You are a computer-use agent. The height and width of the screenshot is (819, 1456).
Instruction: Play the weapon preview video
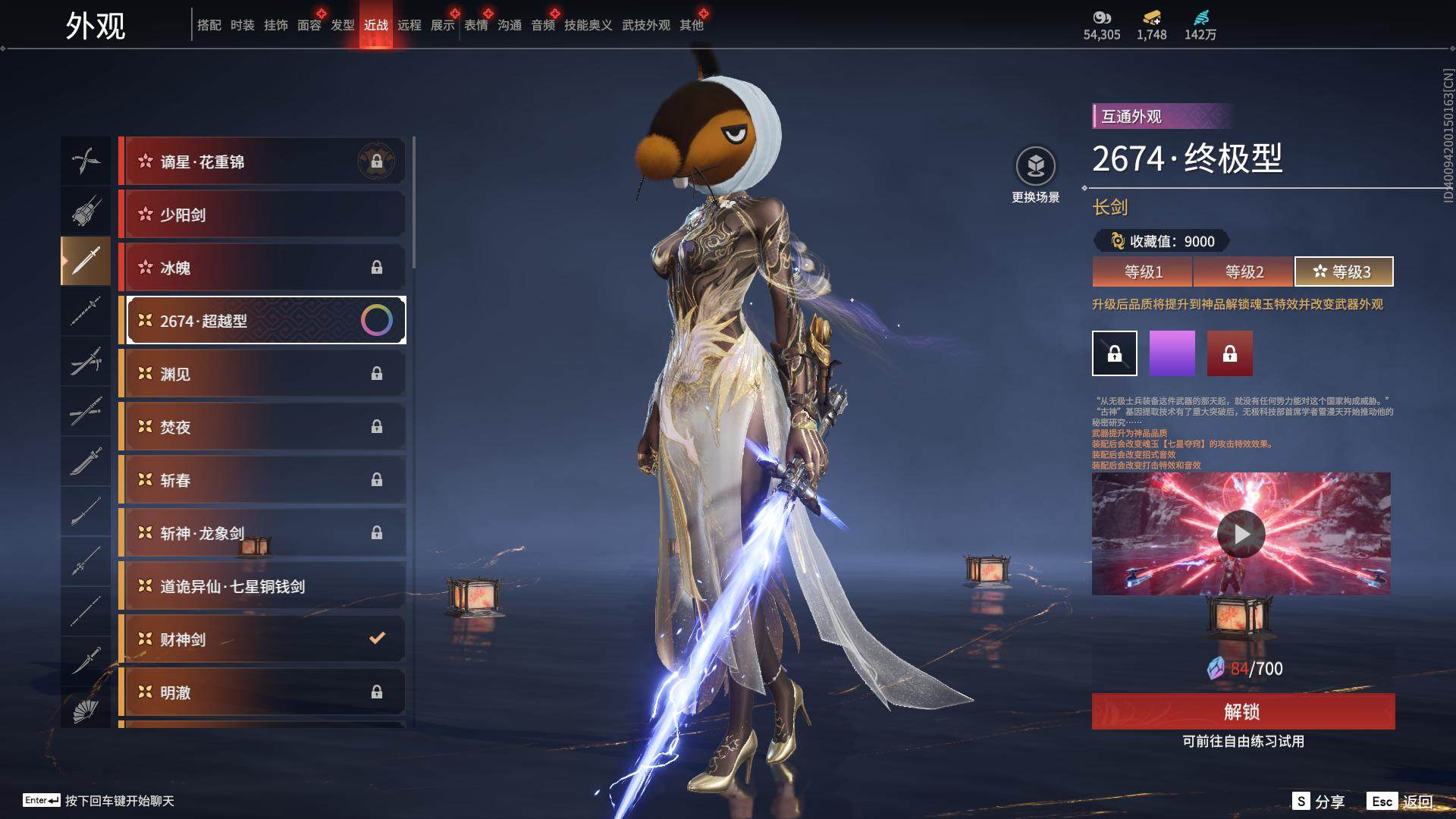[x=1241, y=534]
